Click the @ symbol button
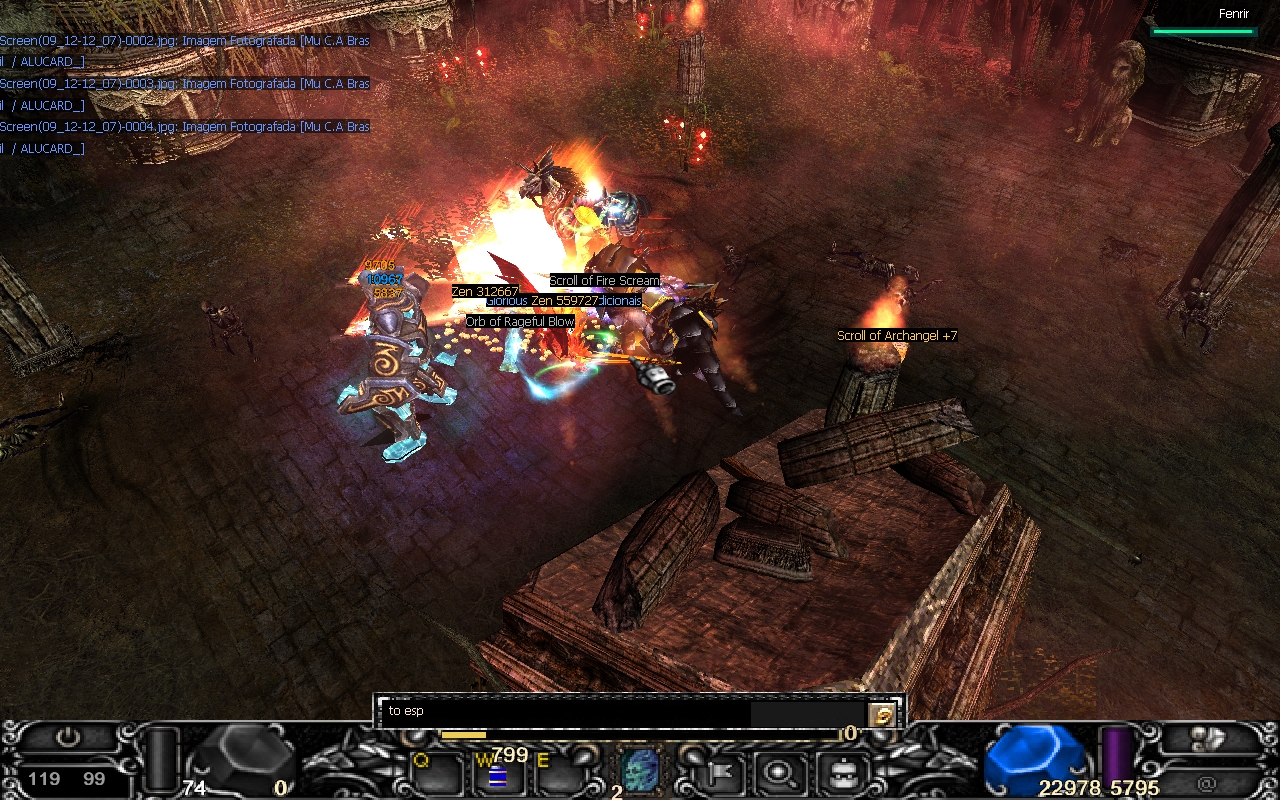 tap(1207, 783)
